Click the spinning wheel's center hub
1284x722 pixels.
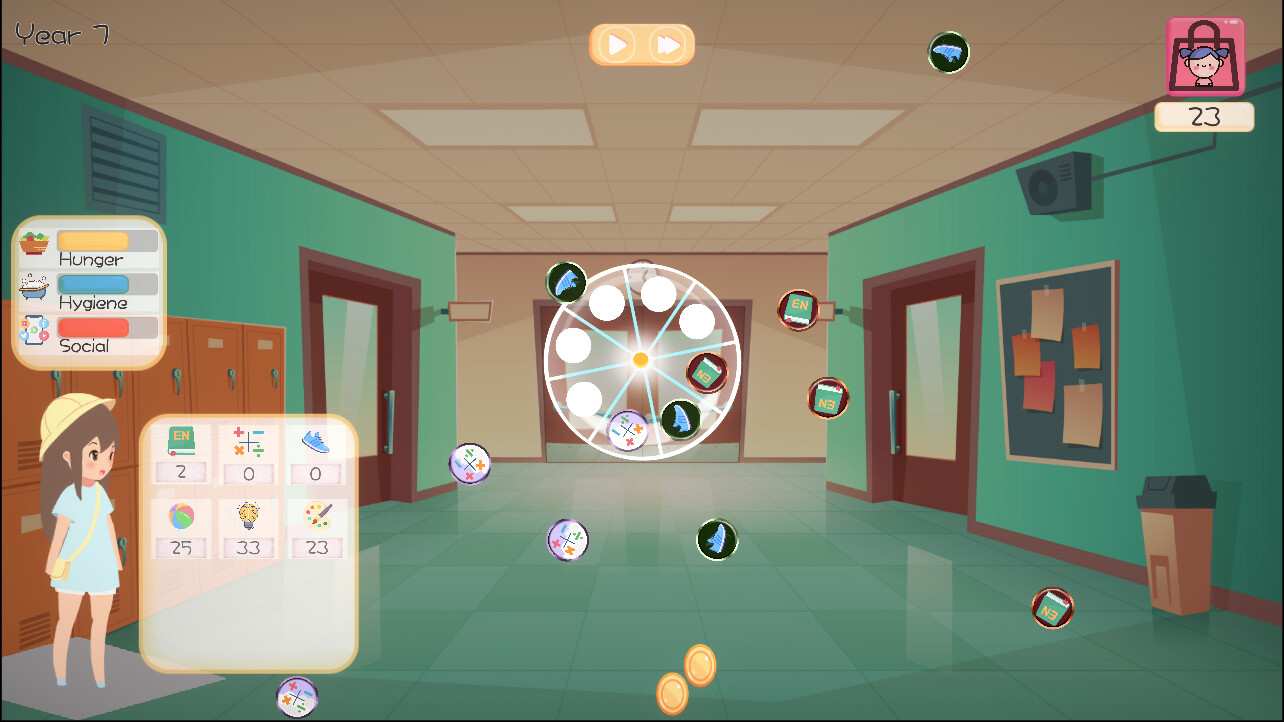[x=640, y=360]
